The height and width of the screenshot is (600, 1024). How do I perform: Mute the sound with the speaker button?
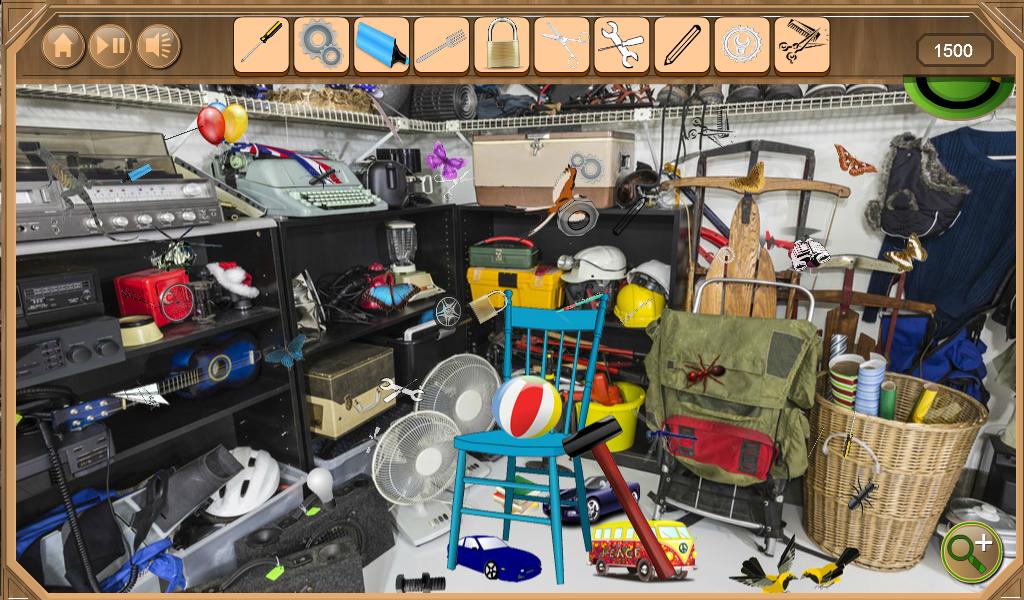tap(158, 45)
